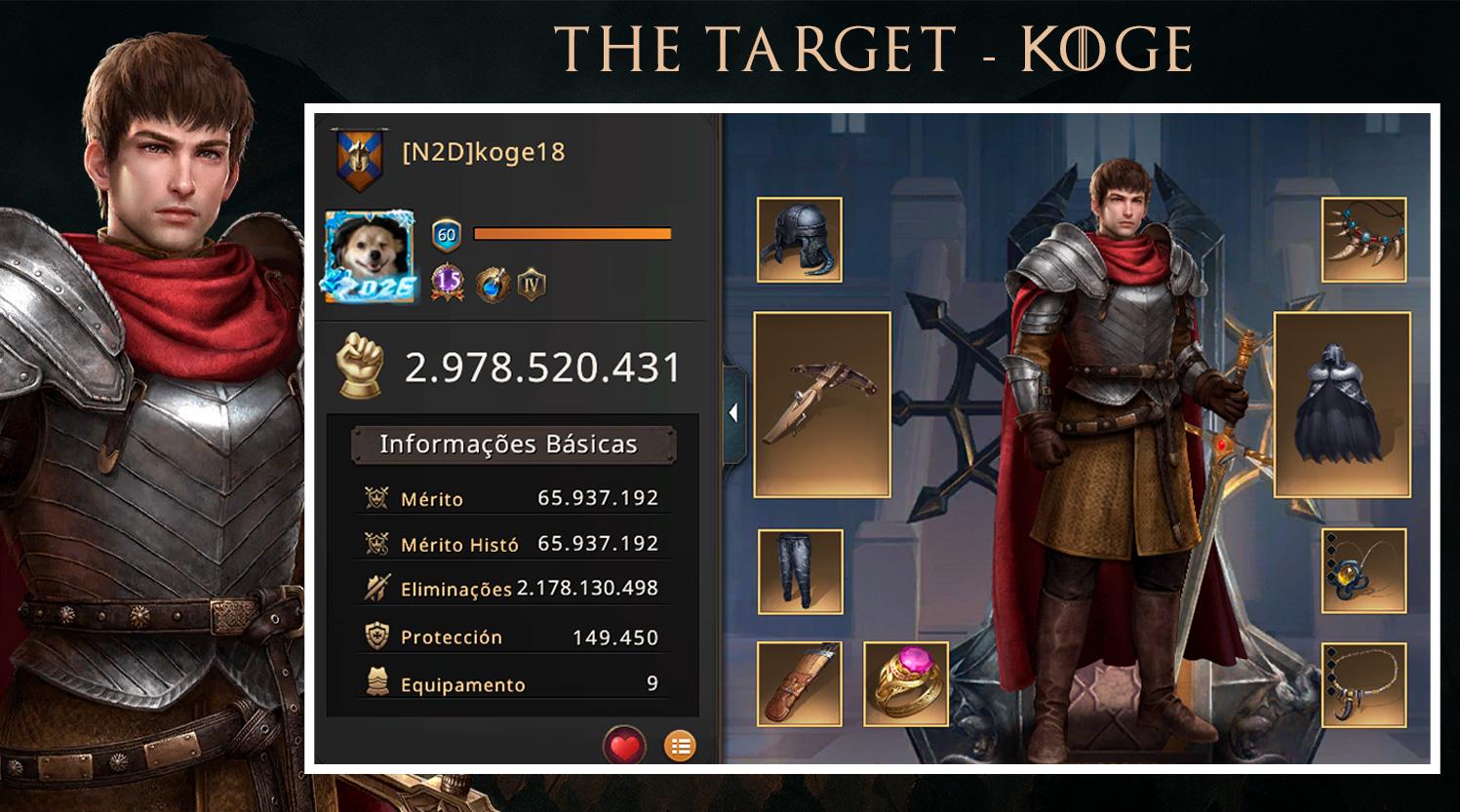
Task: Open the orange list menu button
Action: tap(681, 747)
